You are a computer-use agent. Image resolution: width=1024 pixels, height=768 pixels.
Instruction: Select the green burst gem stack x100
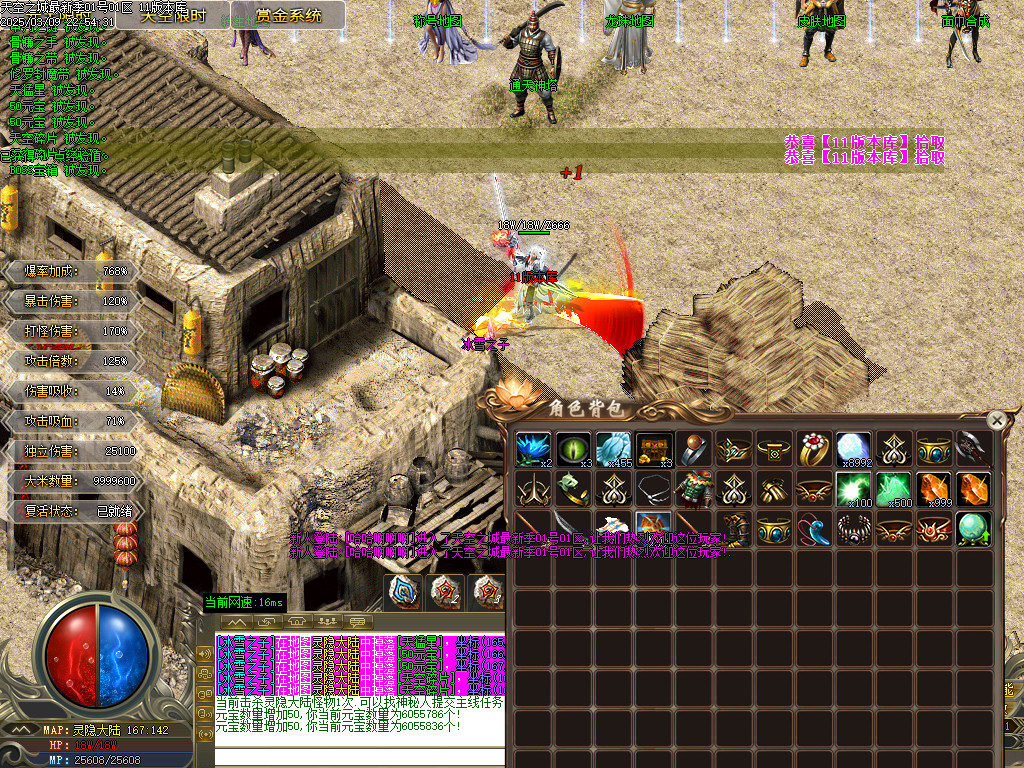pos(854,490)
